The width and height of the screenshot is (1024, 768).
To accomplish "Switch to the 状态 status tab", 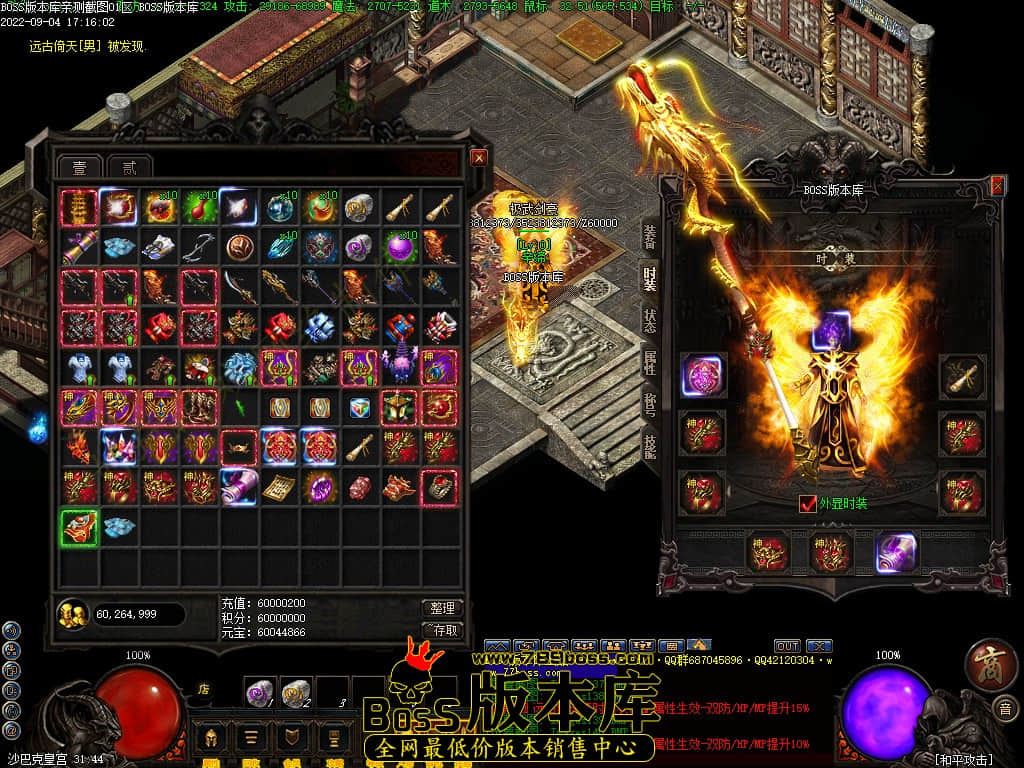I will coord(650,321).
